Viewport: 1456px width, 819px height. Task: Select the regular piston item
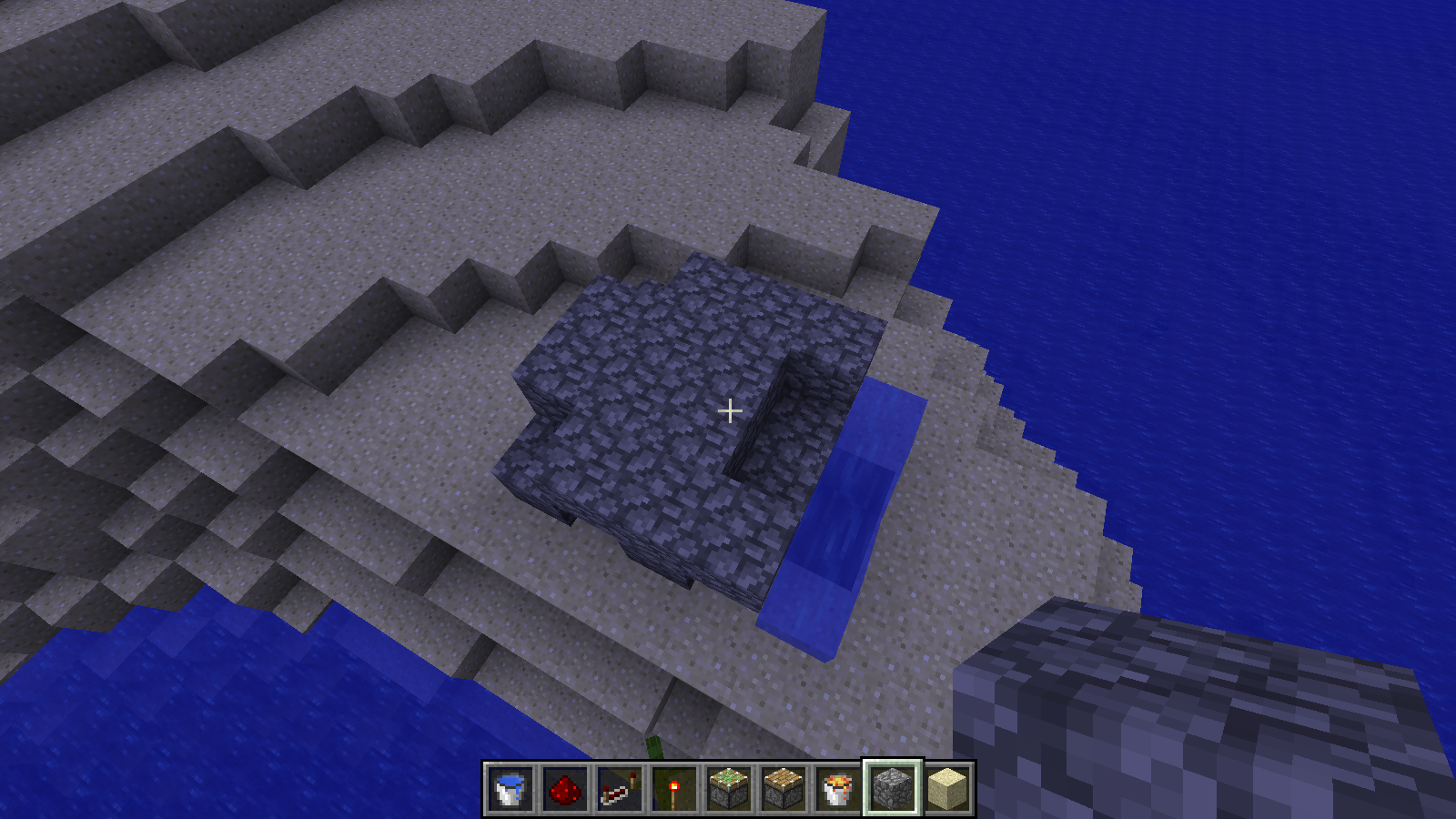pyautogui.click(x=781, y=788)
